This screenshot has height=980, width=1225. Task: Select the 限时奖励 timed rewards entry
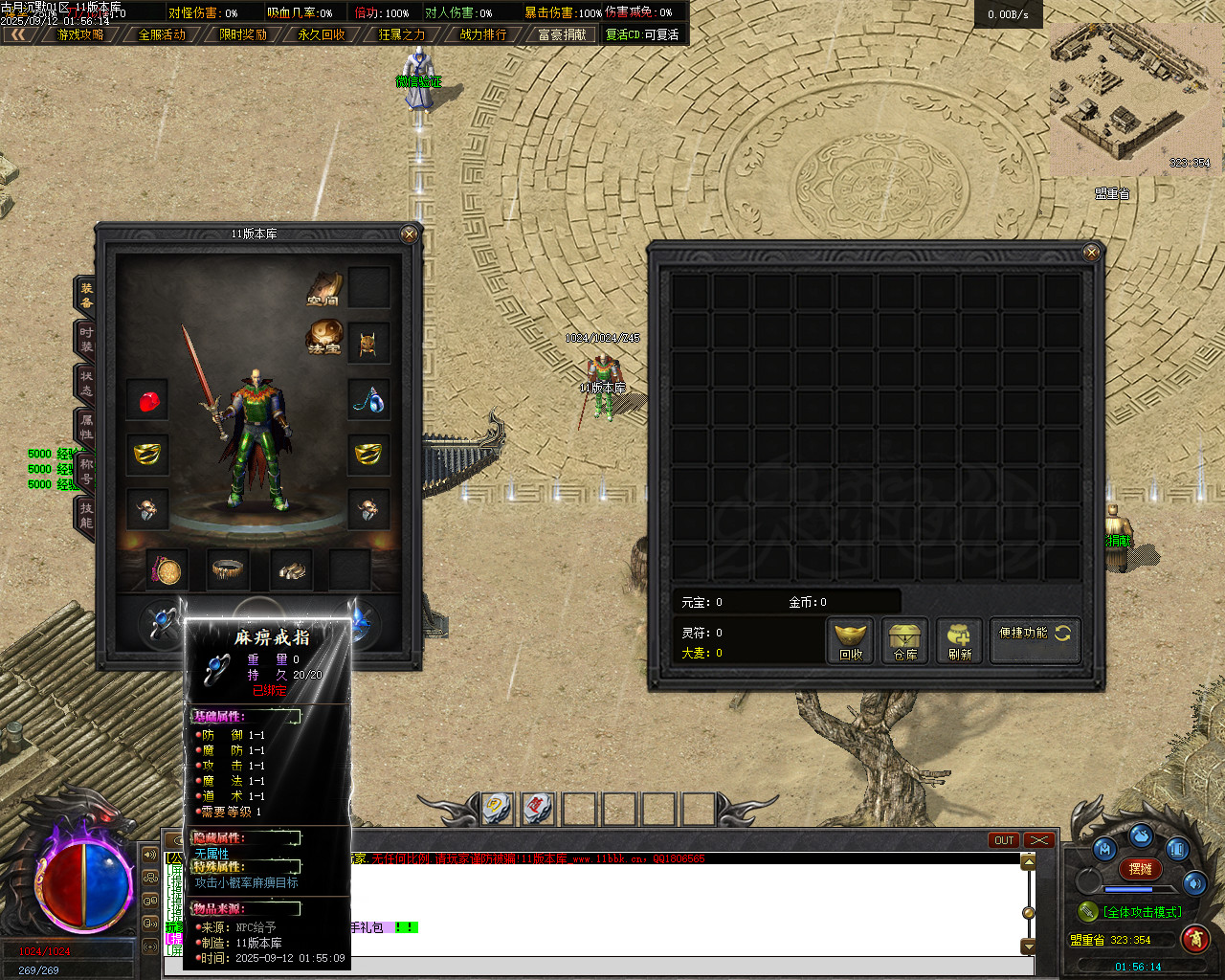pos(243,34)
